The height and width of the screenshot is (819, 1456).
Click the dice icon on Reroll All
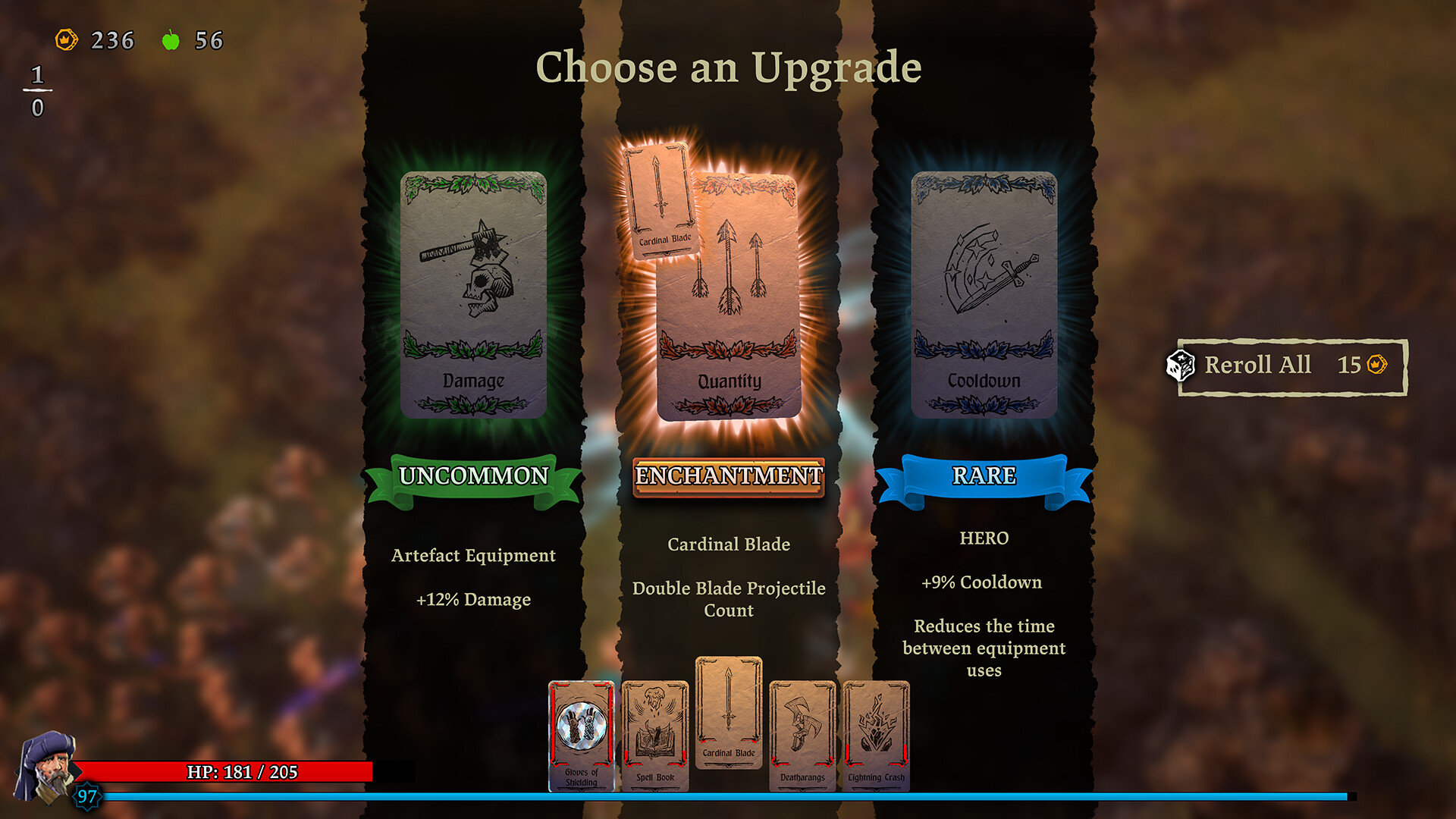(1181, 365)
